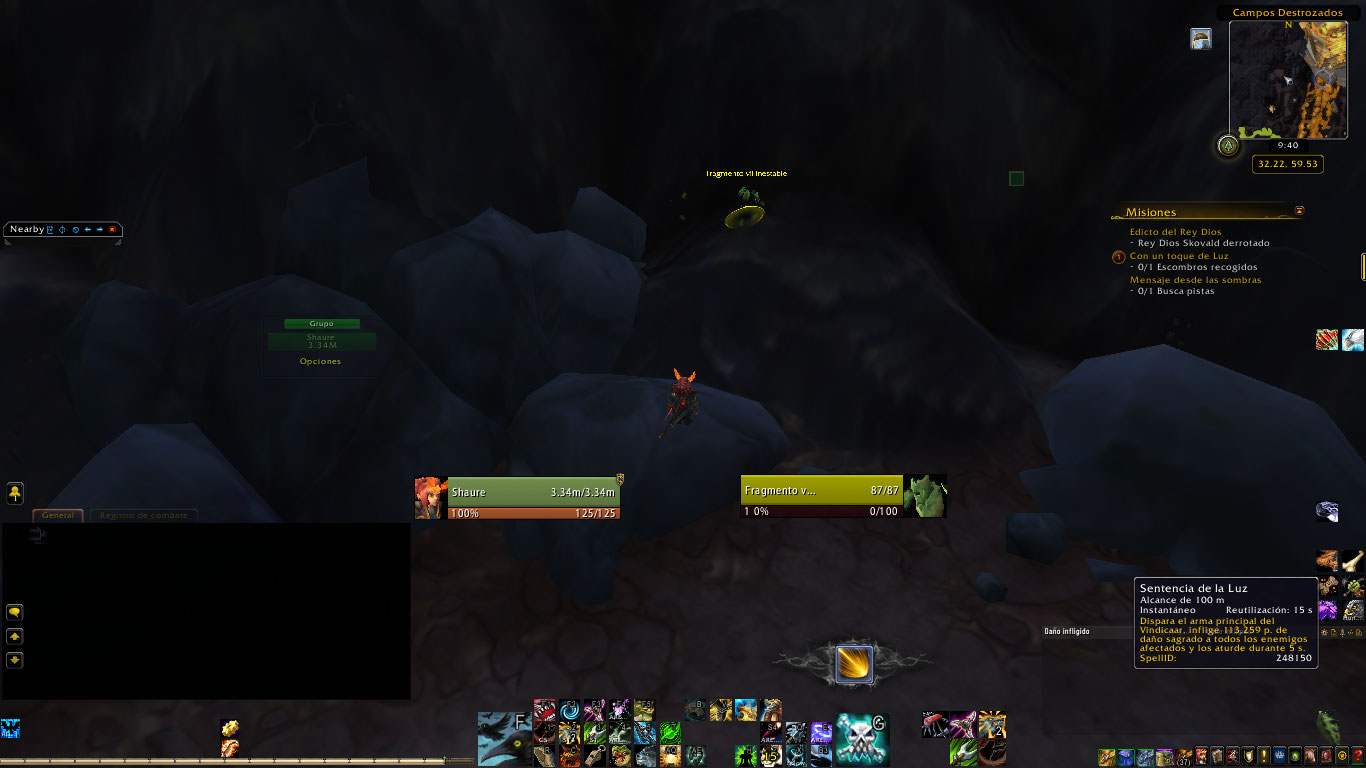Collapse the Misiones objective tracker
This screenshot has height=768, width=1366.
(x=1299, y=211)
